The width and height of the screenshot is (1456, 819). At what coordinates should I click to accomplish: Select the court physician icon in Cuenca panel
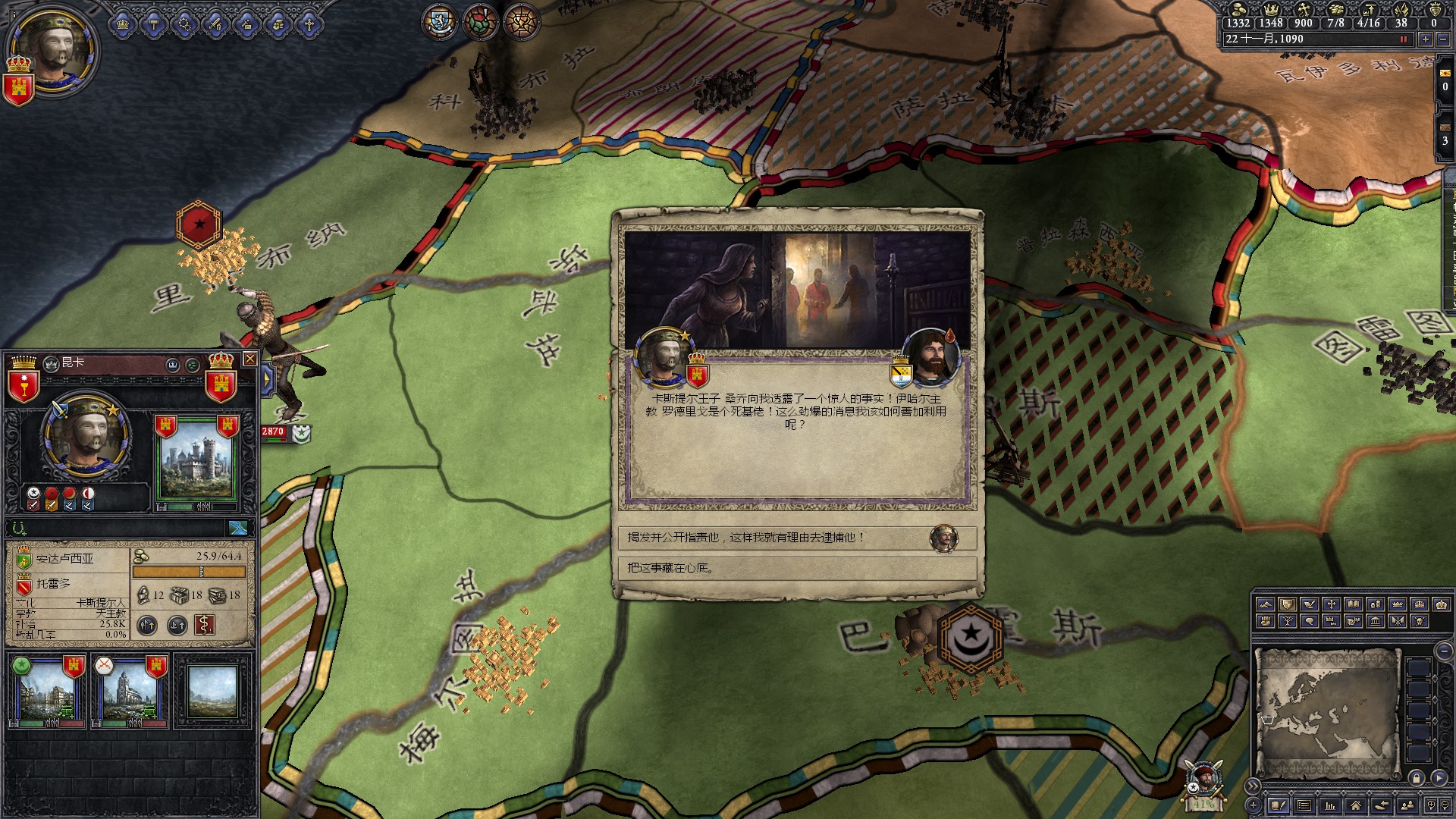tap(205, 625)
